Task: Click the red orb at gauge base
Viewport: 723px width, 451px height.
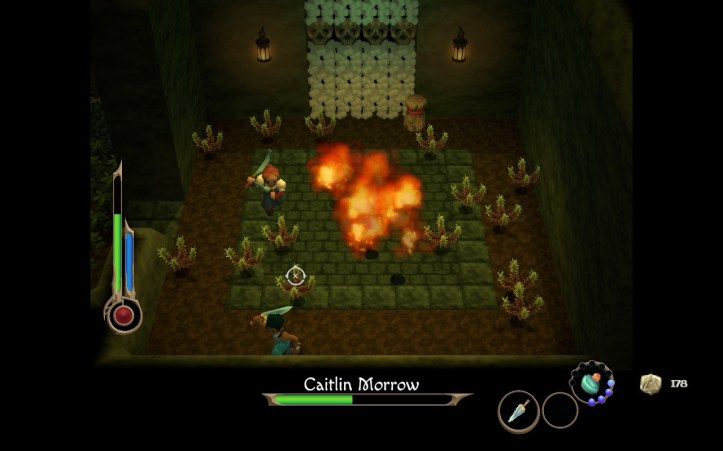Action: click(124, 316)
